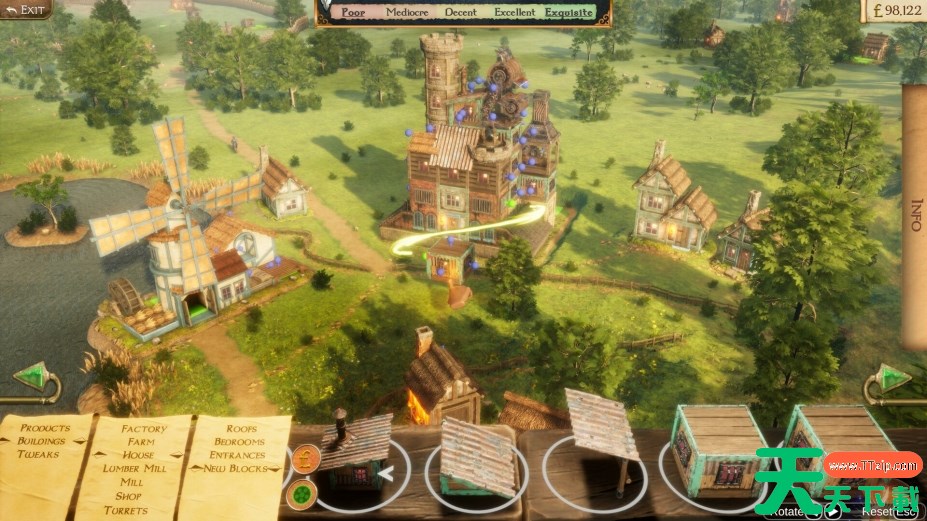Exit using the top-left Exit button

click(26, 10)
